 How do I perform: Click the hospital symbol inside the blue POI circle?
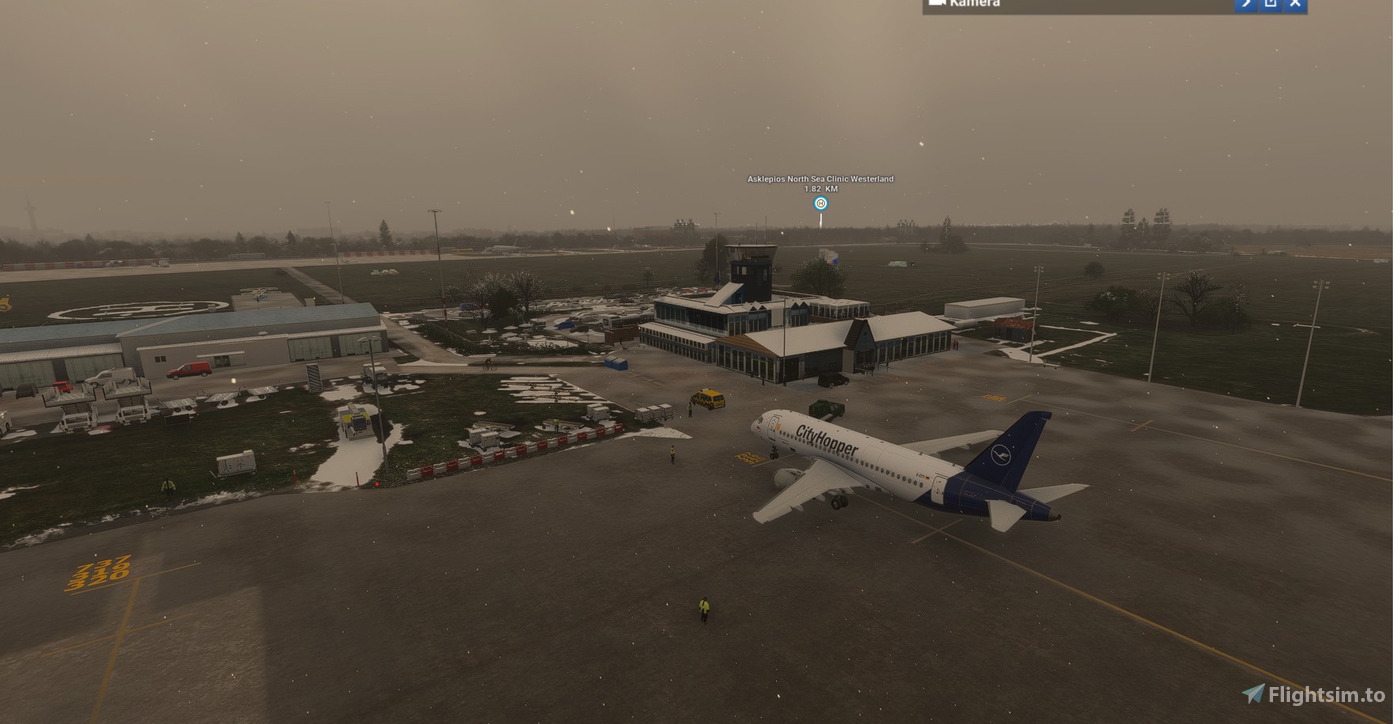pyautogui.click(x=820, y=202)
